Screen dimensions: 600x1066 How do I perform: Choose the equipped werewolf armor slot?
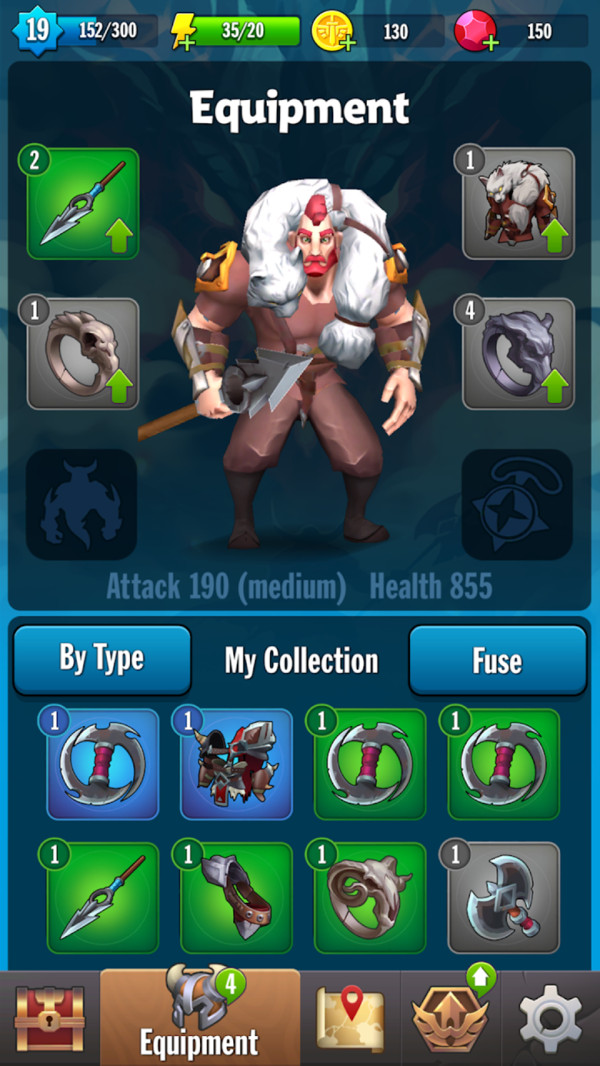518,204
